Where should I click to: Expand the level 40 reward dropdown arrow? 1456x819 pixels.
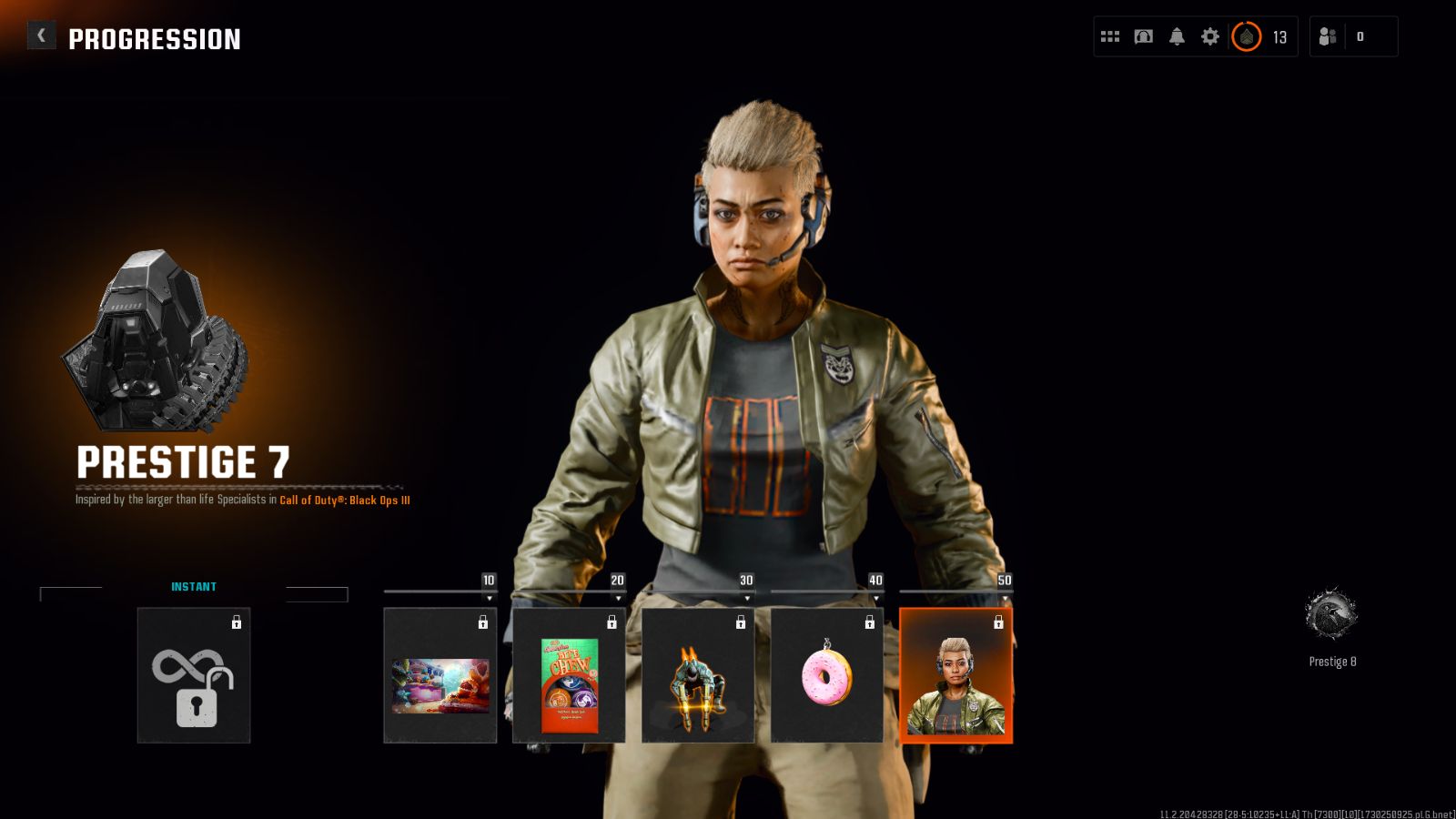[876, 600]
